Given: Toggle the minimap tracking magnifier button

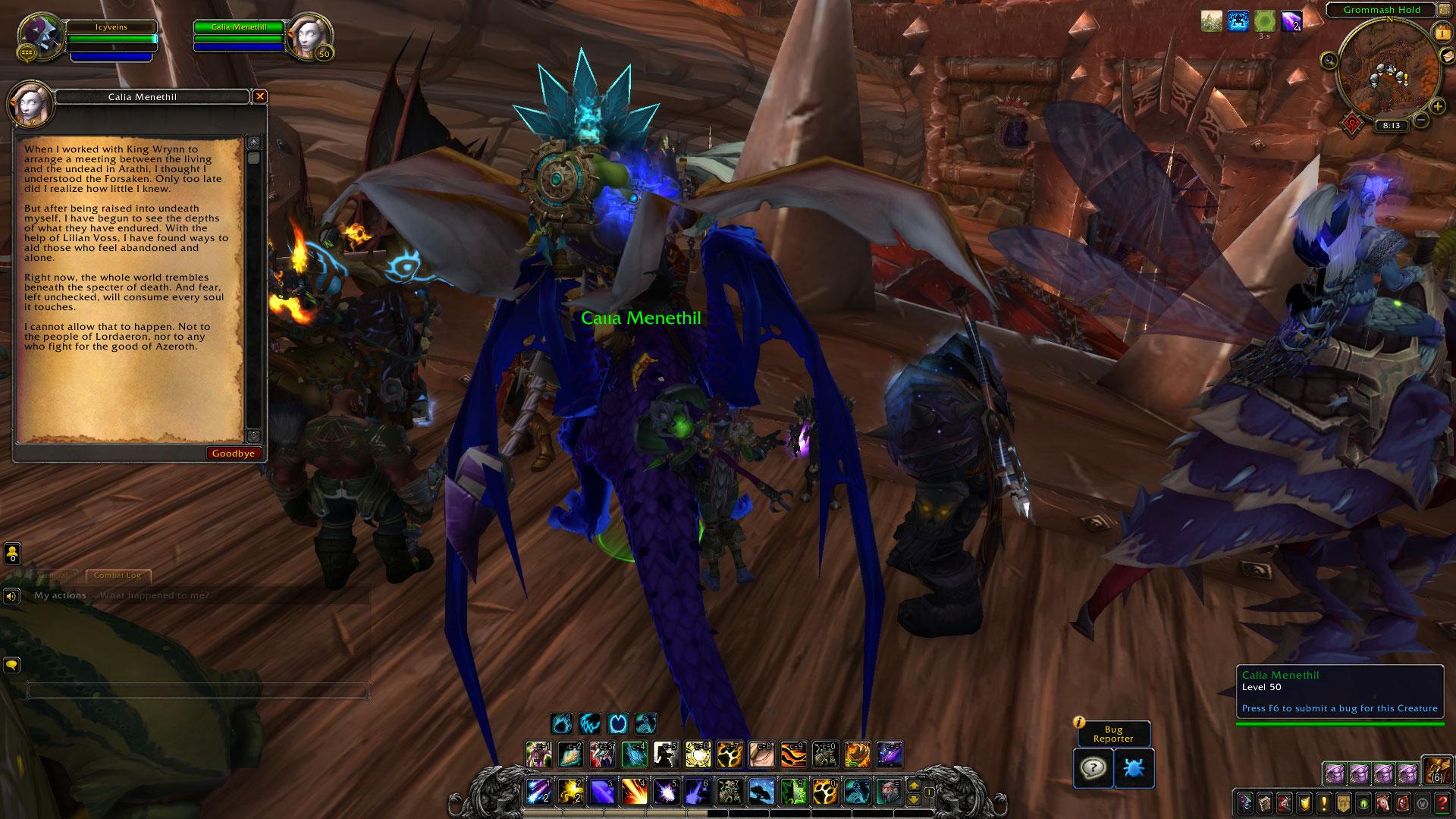Looking at the screenshot, I should (x=1329, y=61).
